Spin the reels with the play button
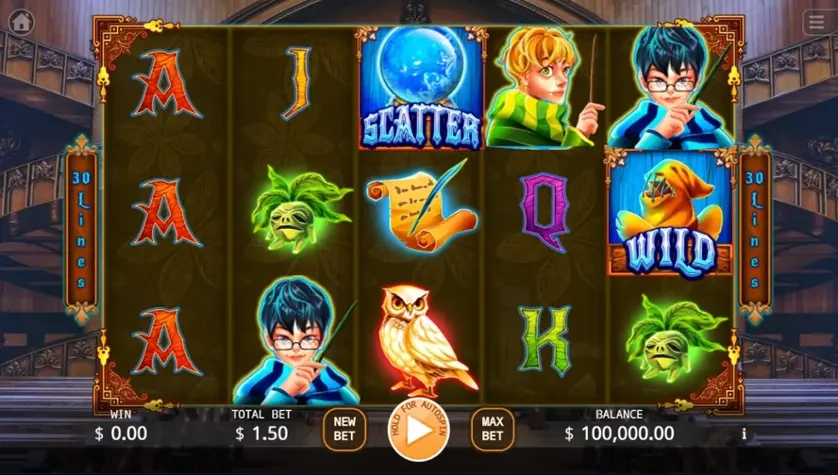 coord(418,429)
